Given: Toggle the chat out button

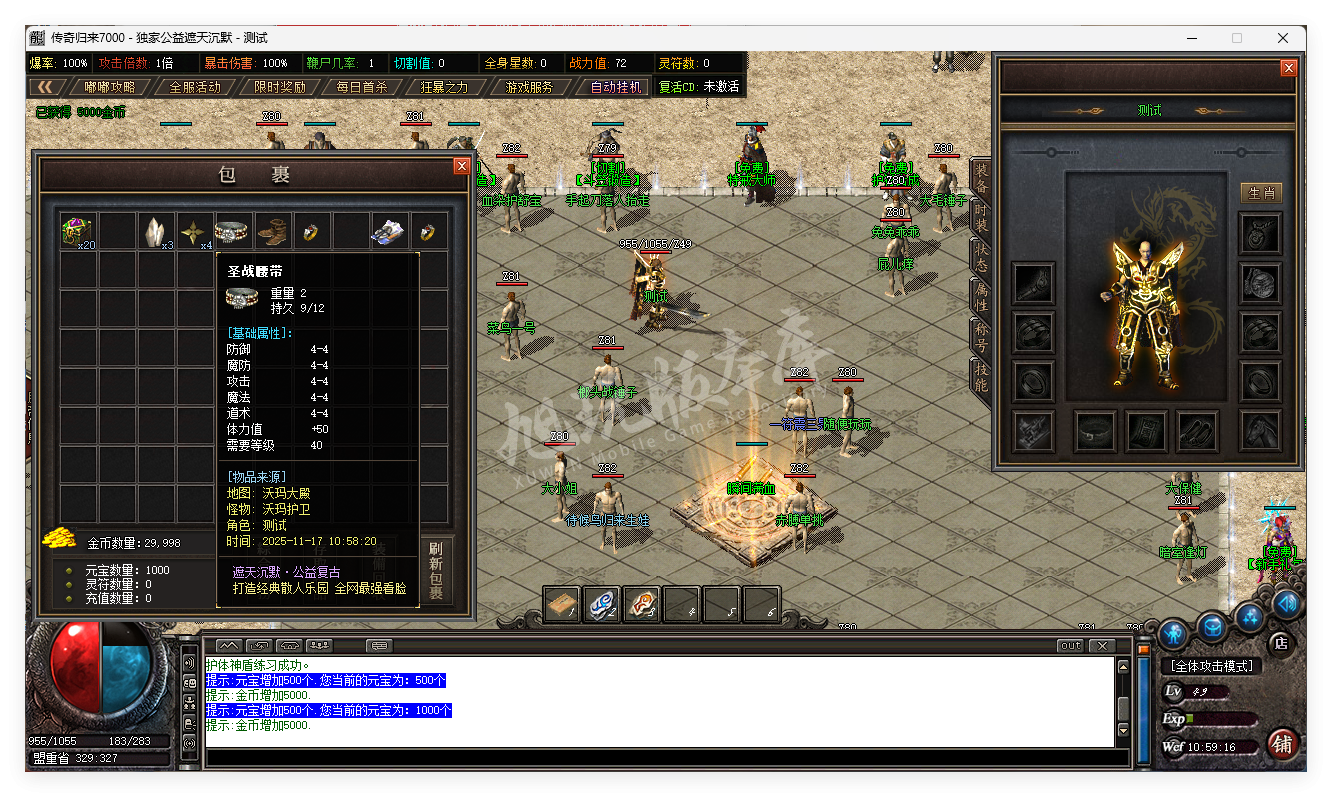Looking at the screenshot, I should pyautogui.click(x=1069, y=646).
